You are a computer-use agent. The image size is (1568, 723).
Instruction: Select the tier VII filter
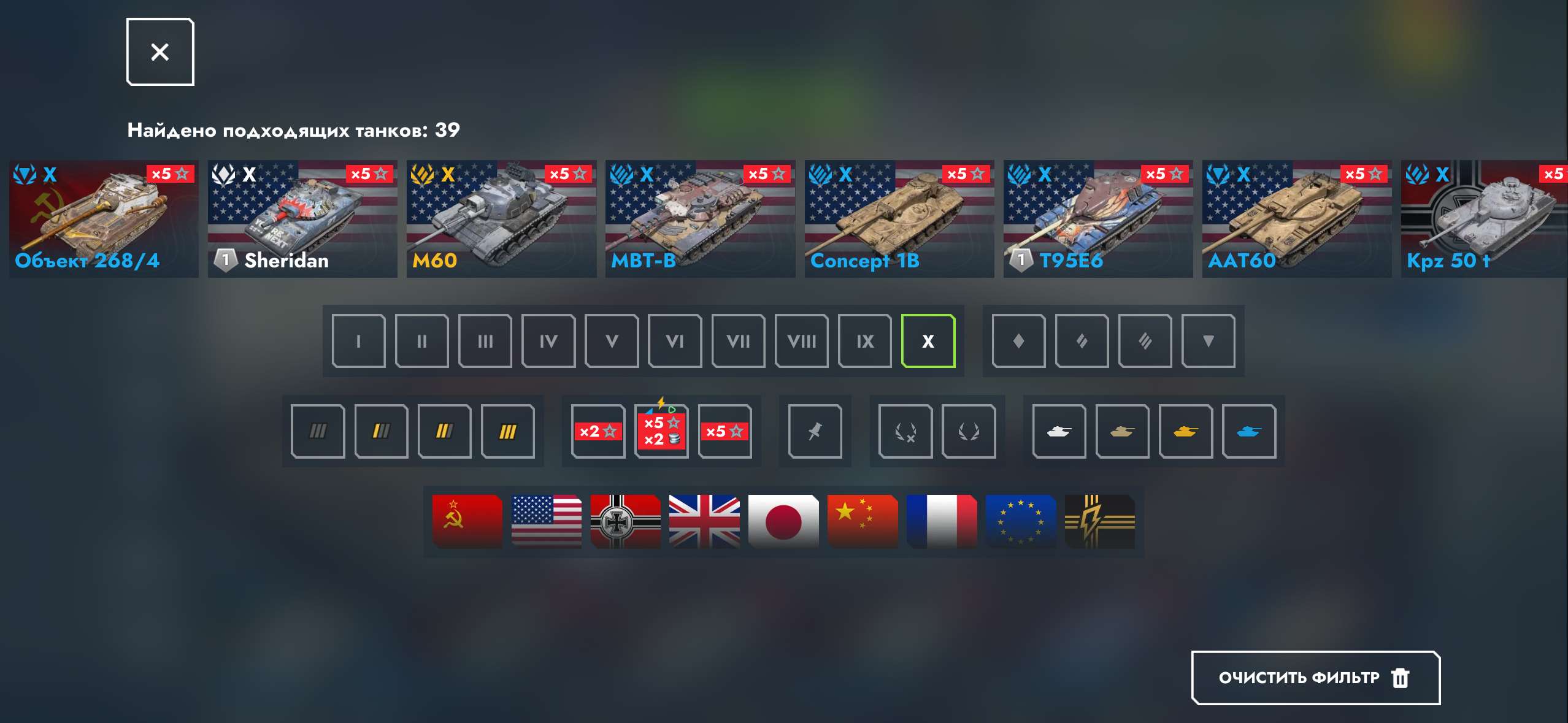coord(739,341)
